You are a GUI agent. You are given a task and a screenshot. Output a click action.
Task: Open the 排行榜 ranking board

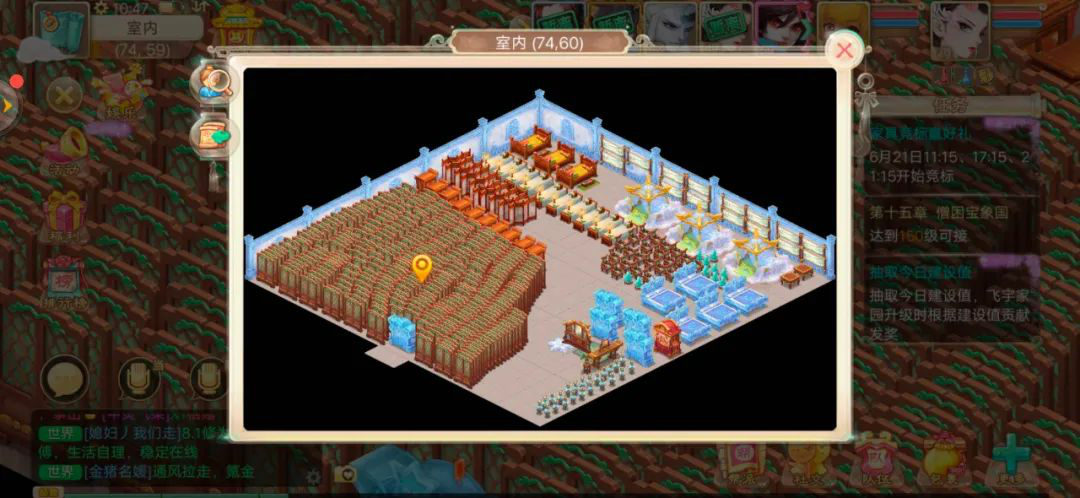coord(64,280)
